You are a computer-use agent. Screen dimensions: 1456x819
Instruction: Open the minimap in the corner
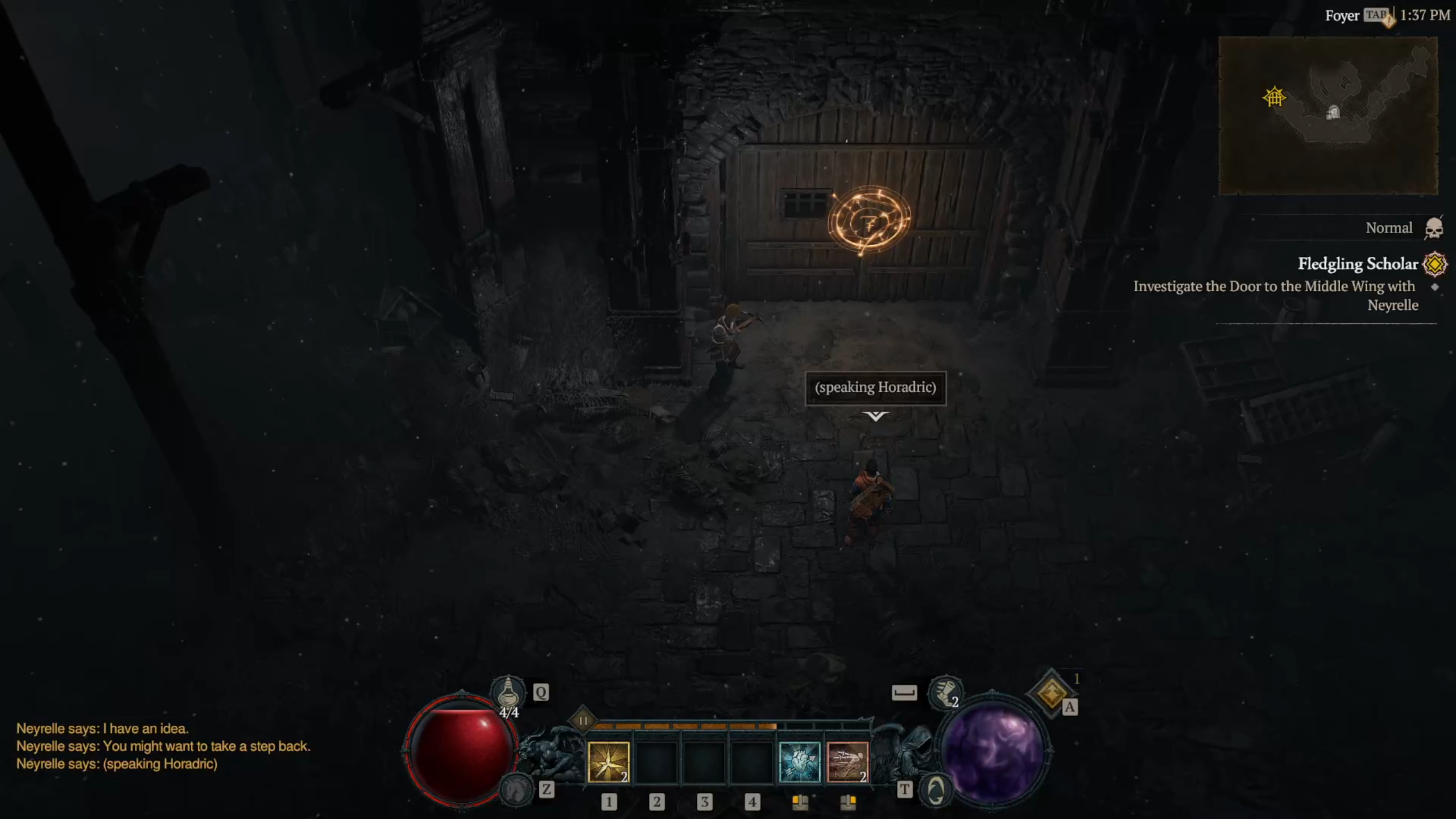coord(1327,115)
